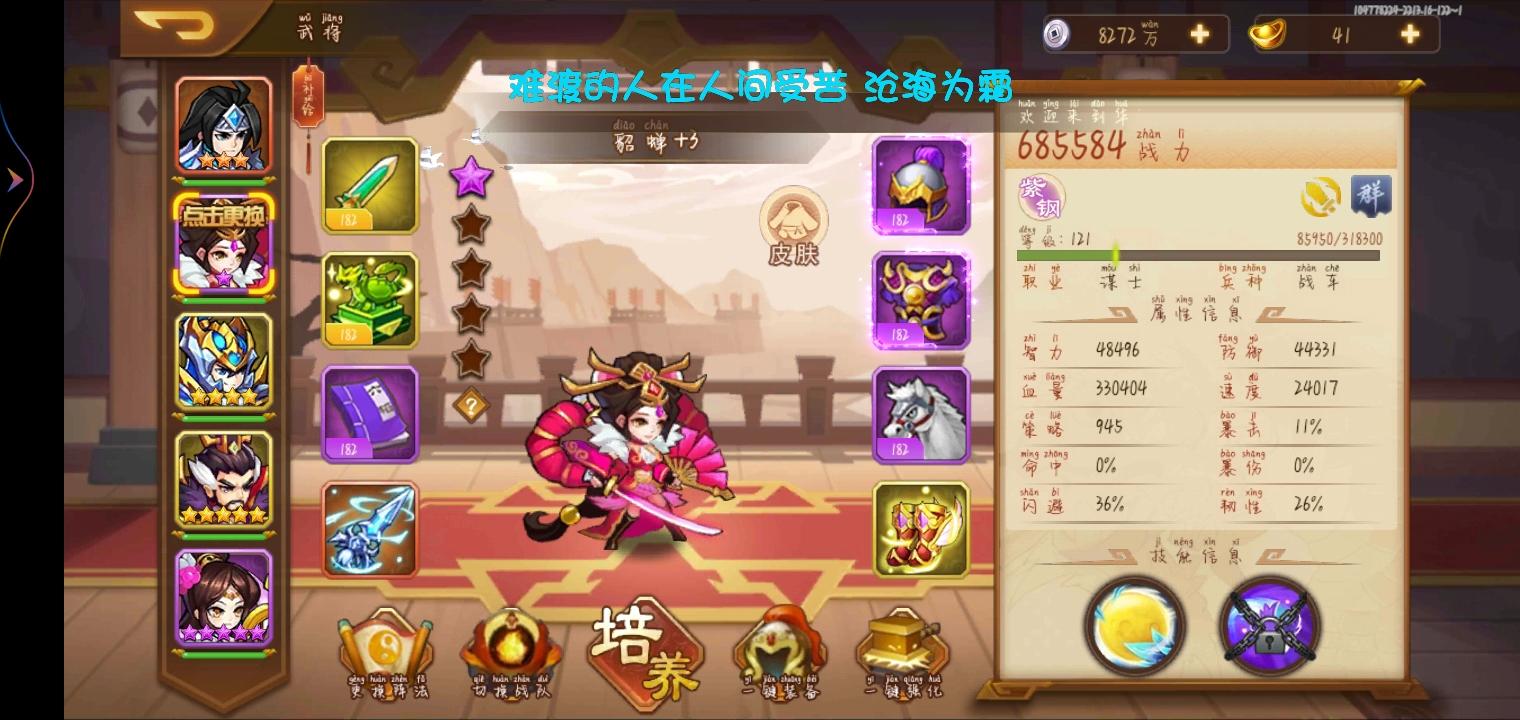Viewport: 1520px width, 720px height.
Task: Open the purple armor equipment slot
Action: point(919,300)
